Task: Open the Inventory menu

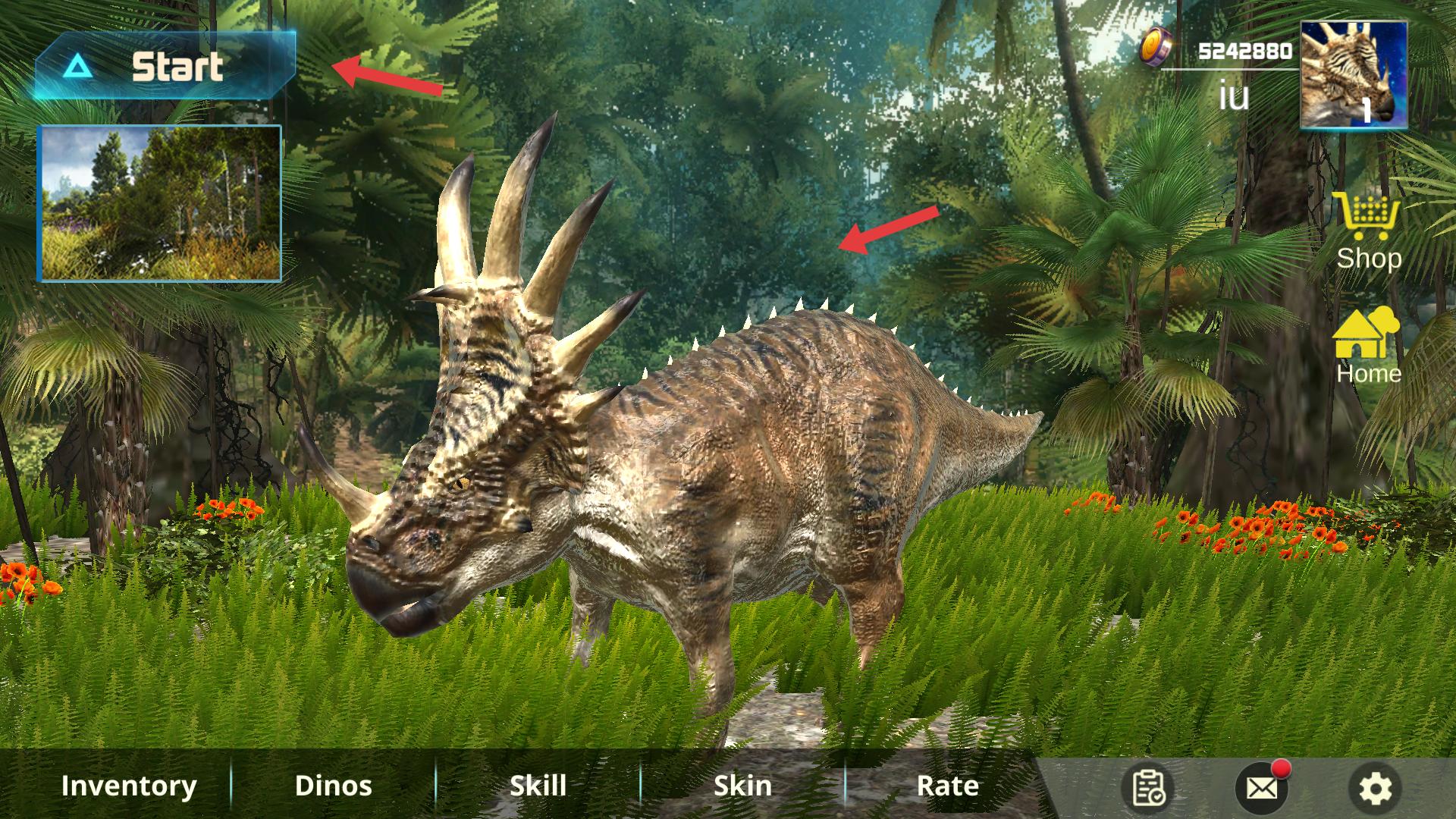Action: pyautogui.click(x=129, y=786)
